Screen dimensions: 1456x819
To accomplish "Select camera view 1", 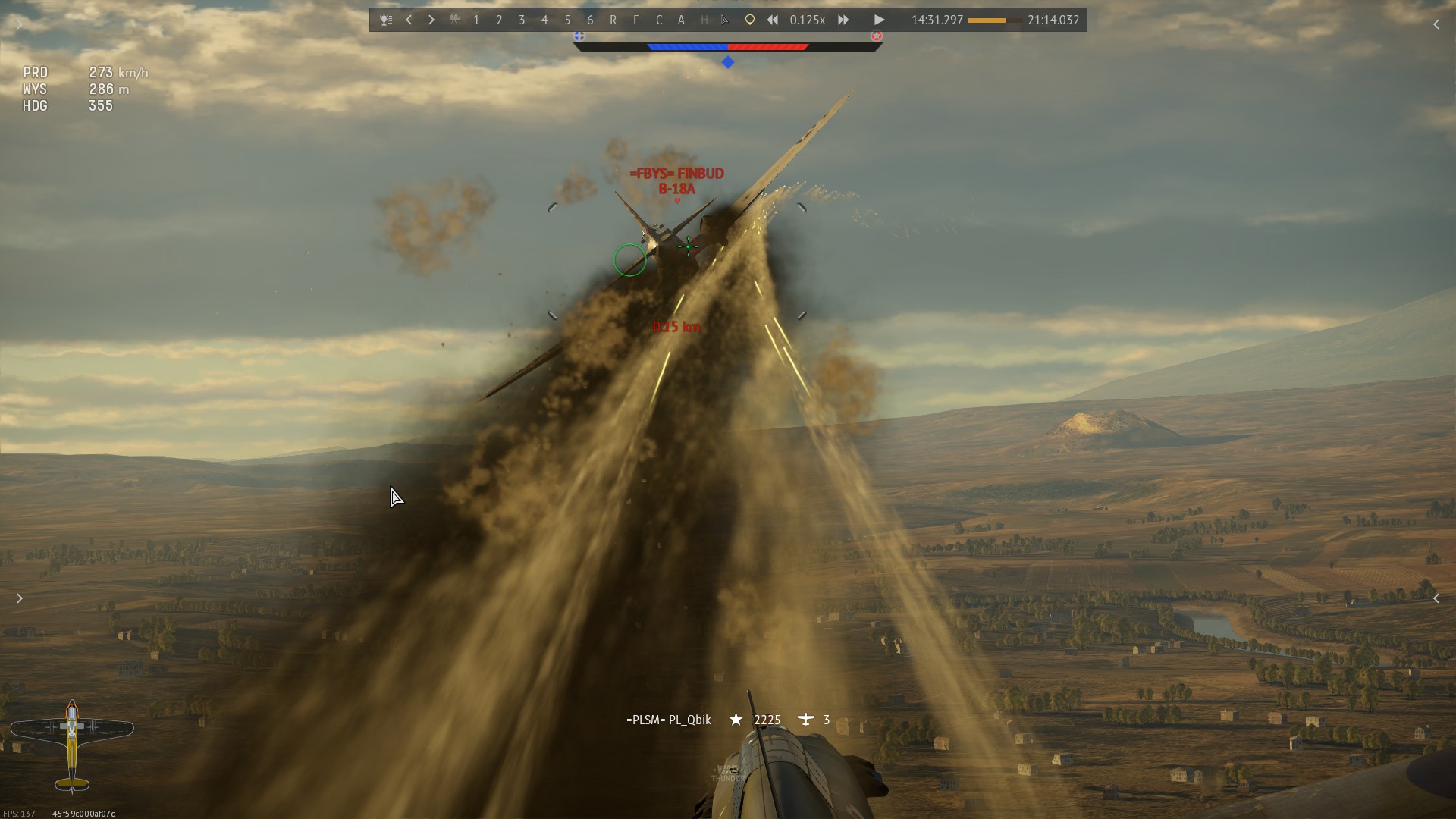I will click(476, 20).
